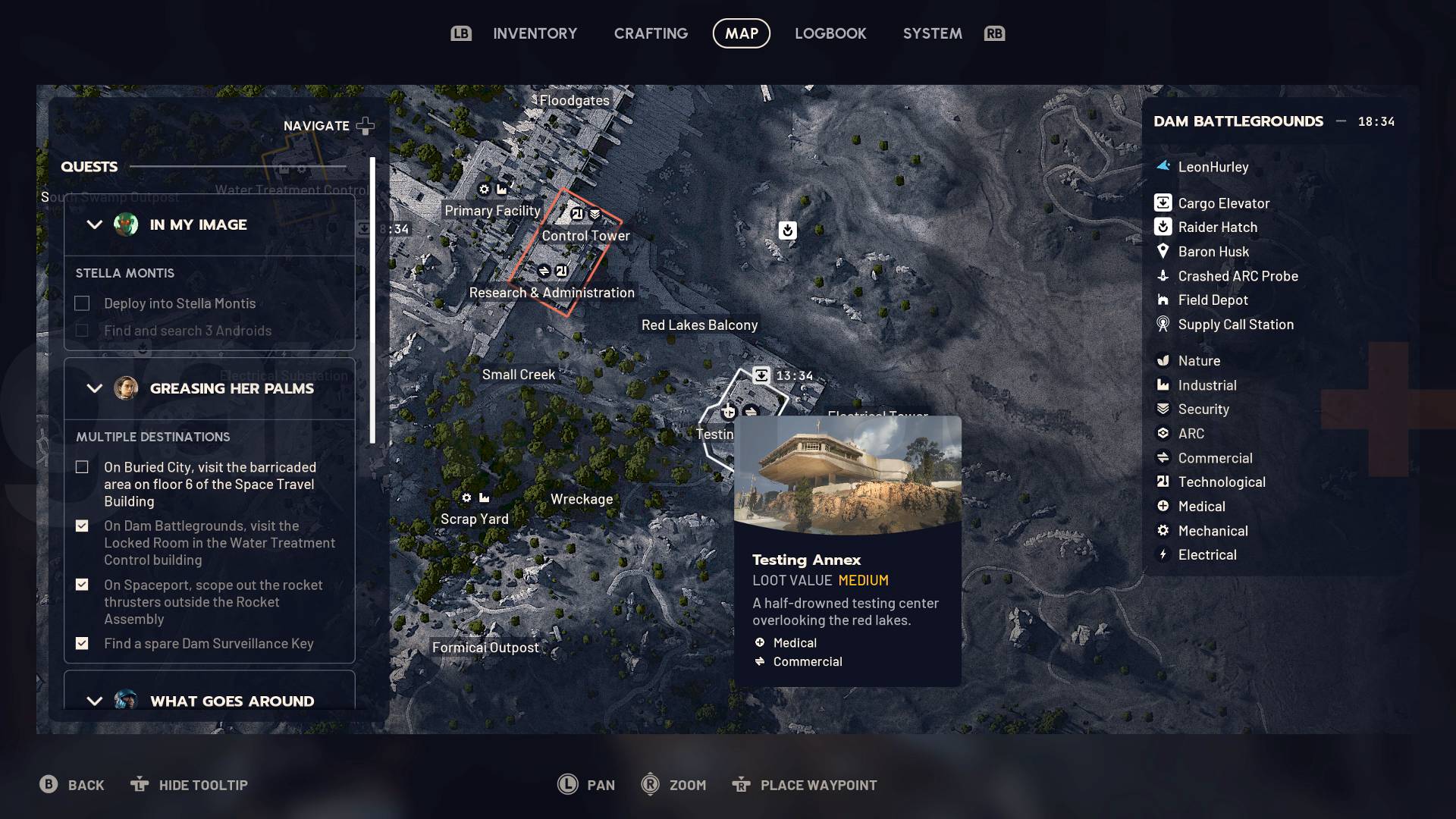Select the Electrical loot type icon
Screen dimensions: 1456x819
1162,554
